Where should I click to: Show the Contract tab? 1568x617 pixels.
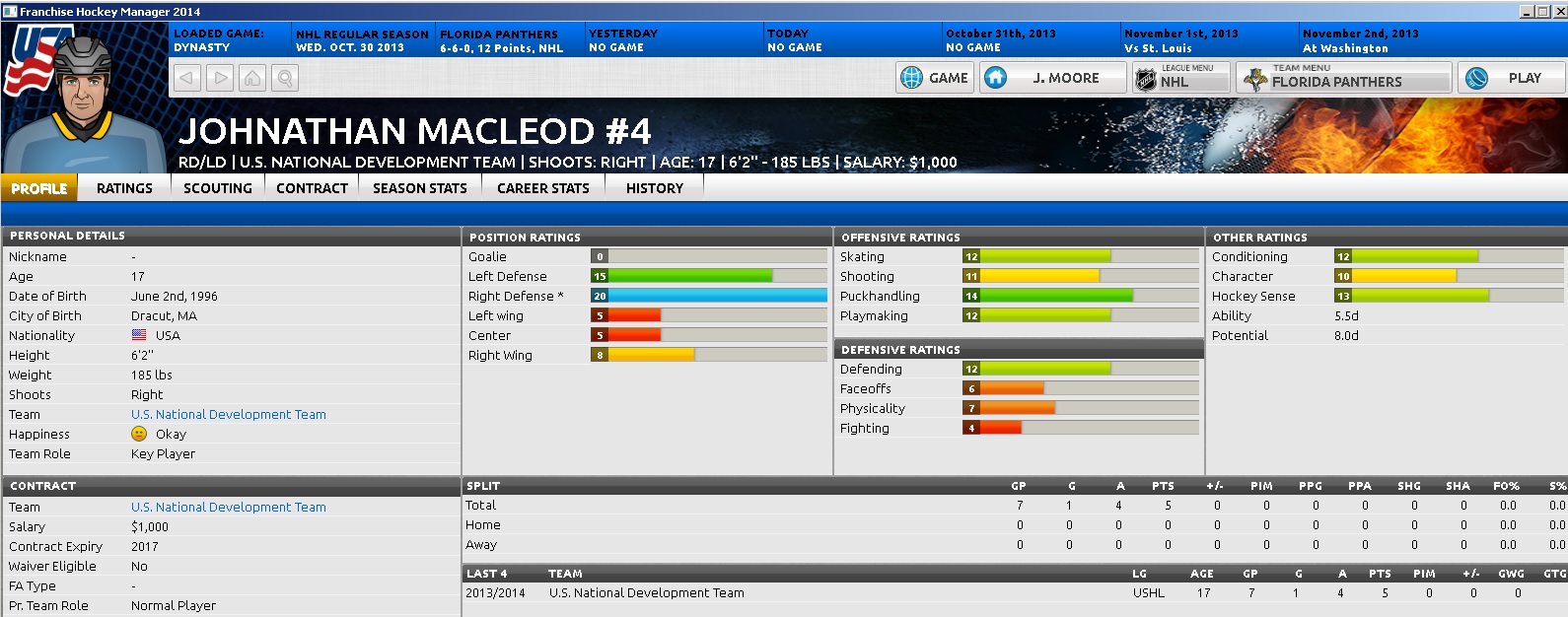312,188
